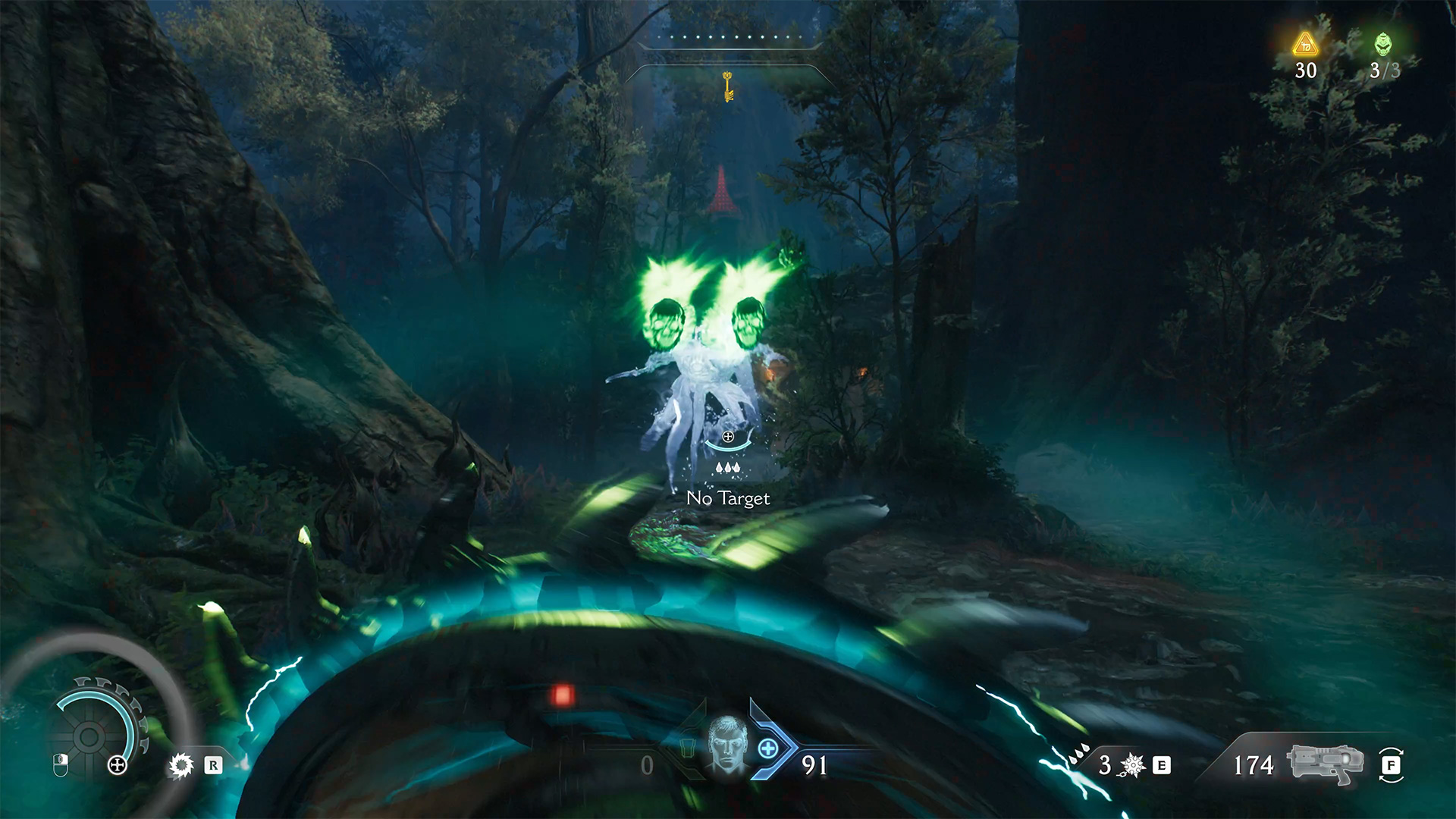Click the player face portrait
This screenshot has width=1456, height=819.
(x=727, y=744)
